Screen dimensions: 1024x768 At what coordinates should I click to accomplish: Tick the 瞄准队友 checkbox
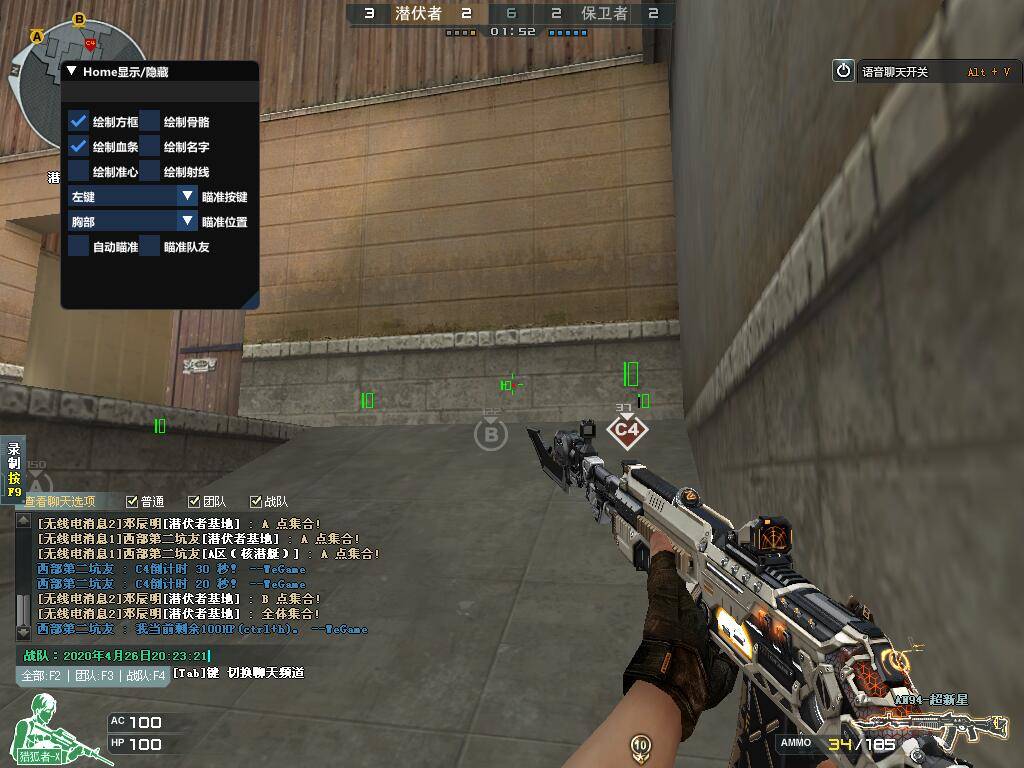click(150, 246)
